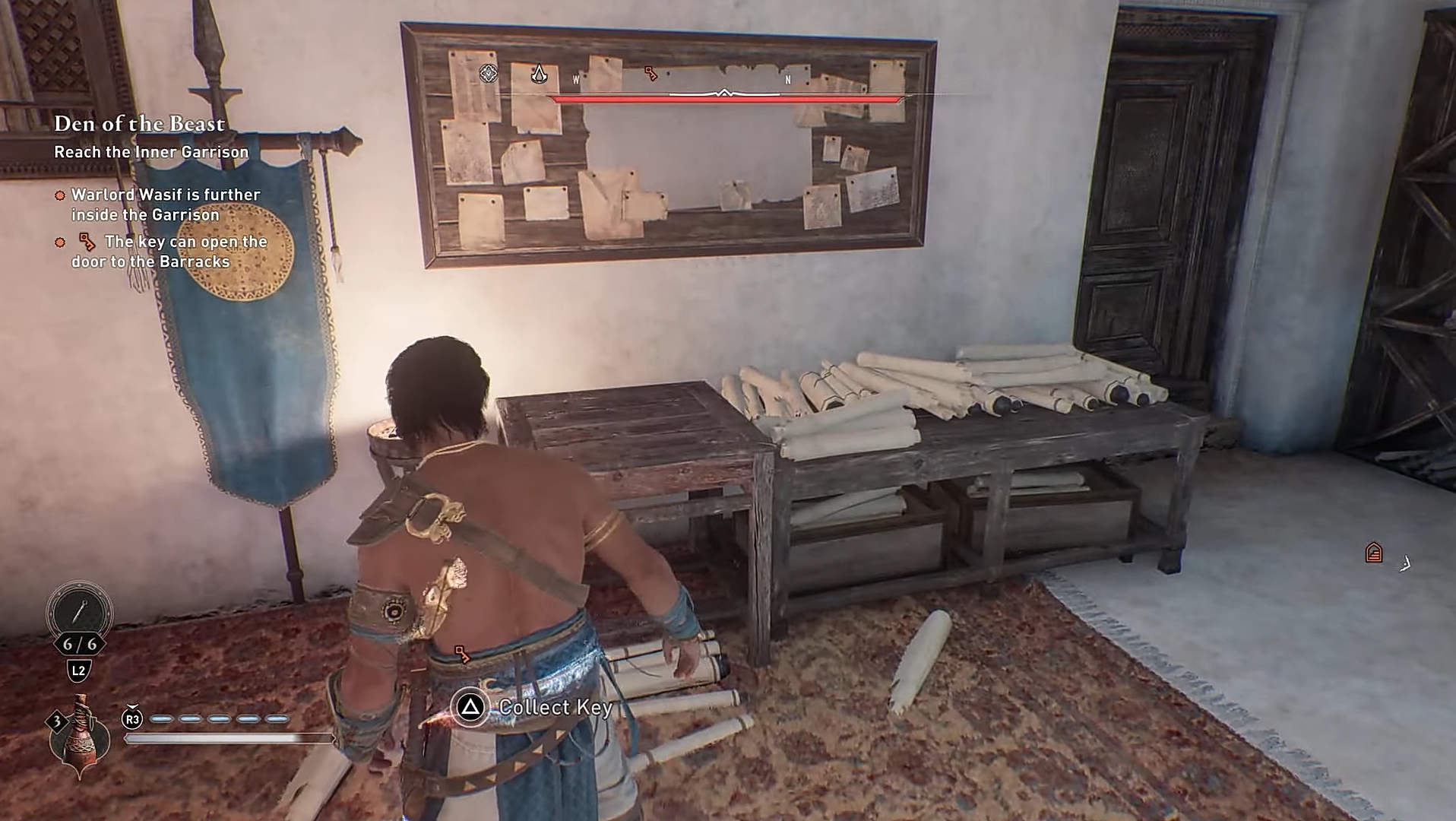
Task: Click the key icon beside the Barracks objective
Action: tap(86, 242)
